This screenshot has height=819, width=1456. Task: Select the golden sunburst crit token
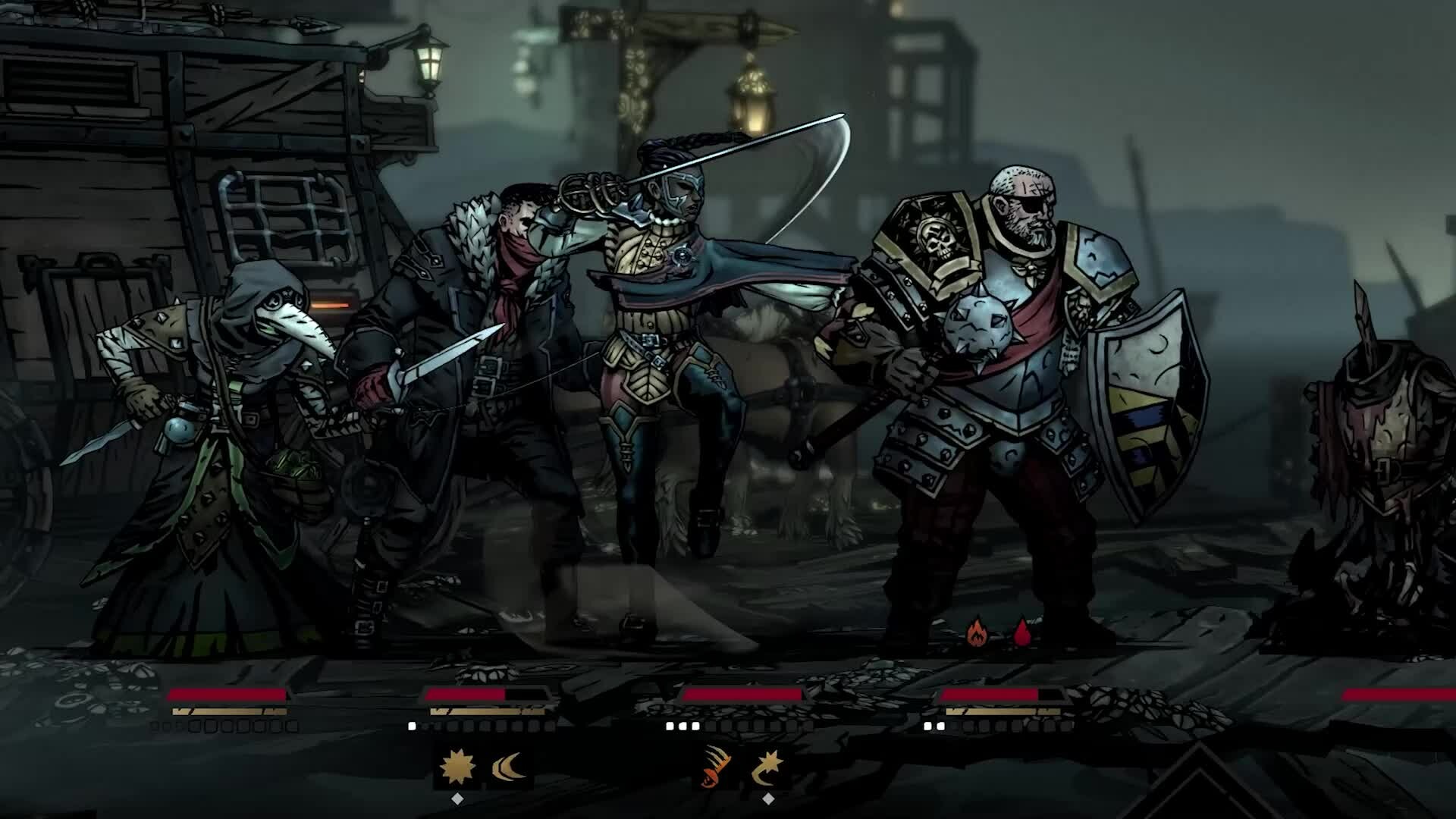[x=457, y=767]
